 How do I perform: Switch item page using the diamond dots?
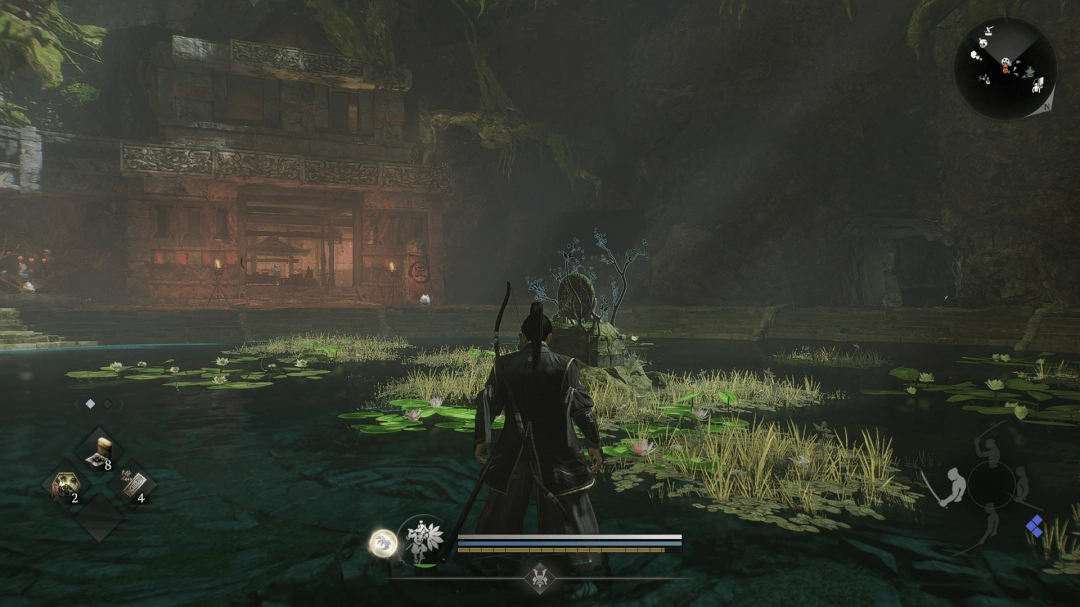(x=98, y=404)
